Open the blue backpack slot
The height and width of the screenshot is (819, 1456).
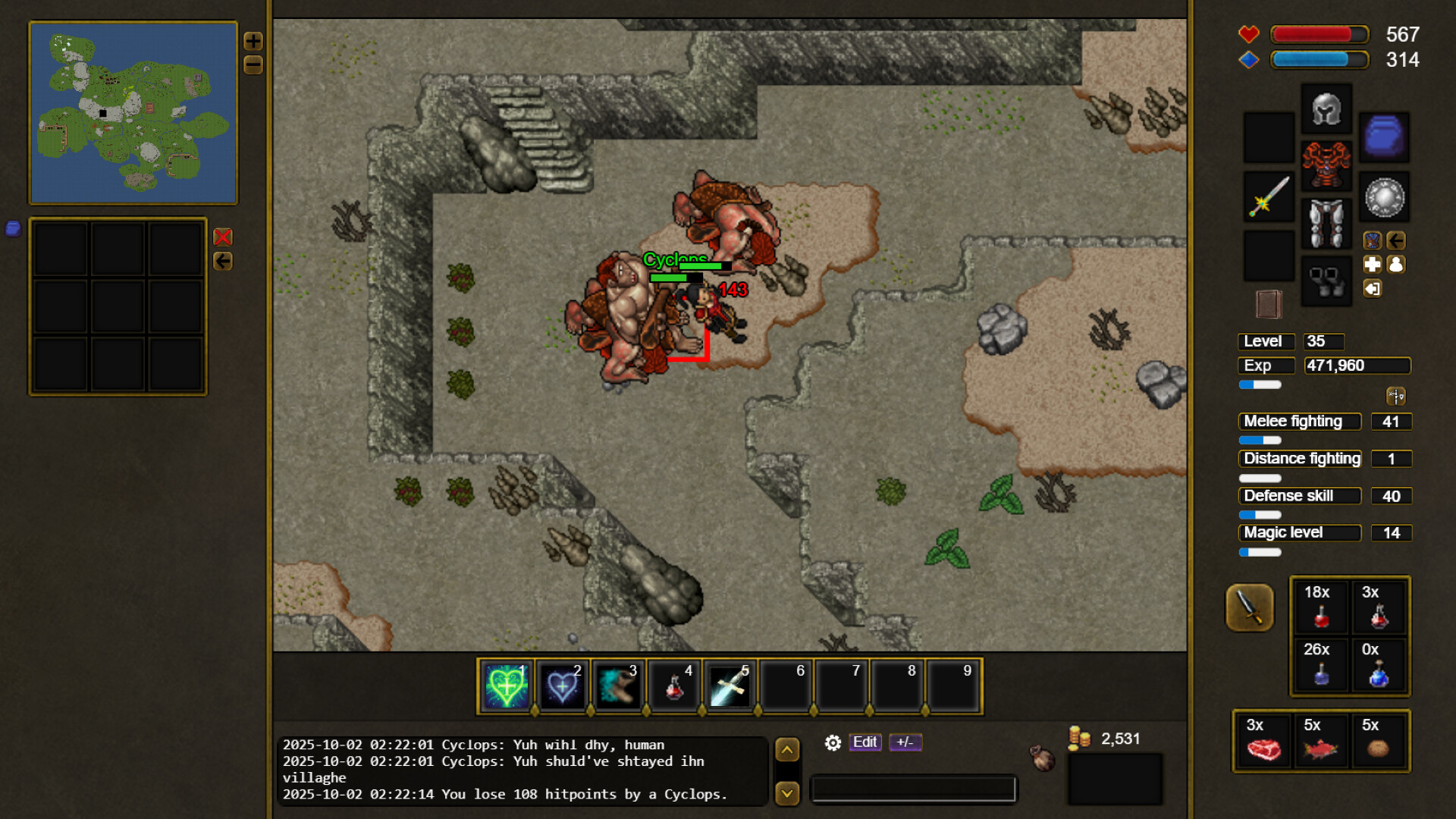pyautogui.click(x=1384, y=137)
